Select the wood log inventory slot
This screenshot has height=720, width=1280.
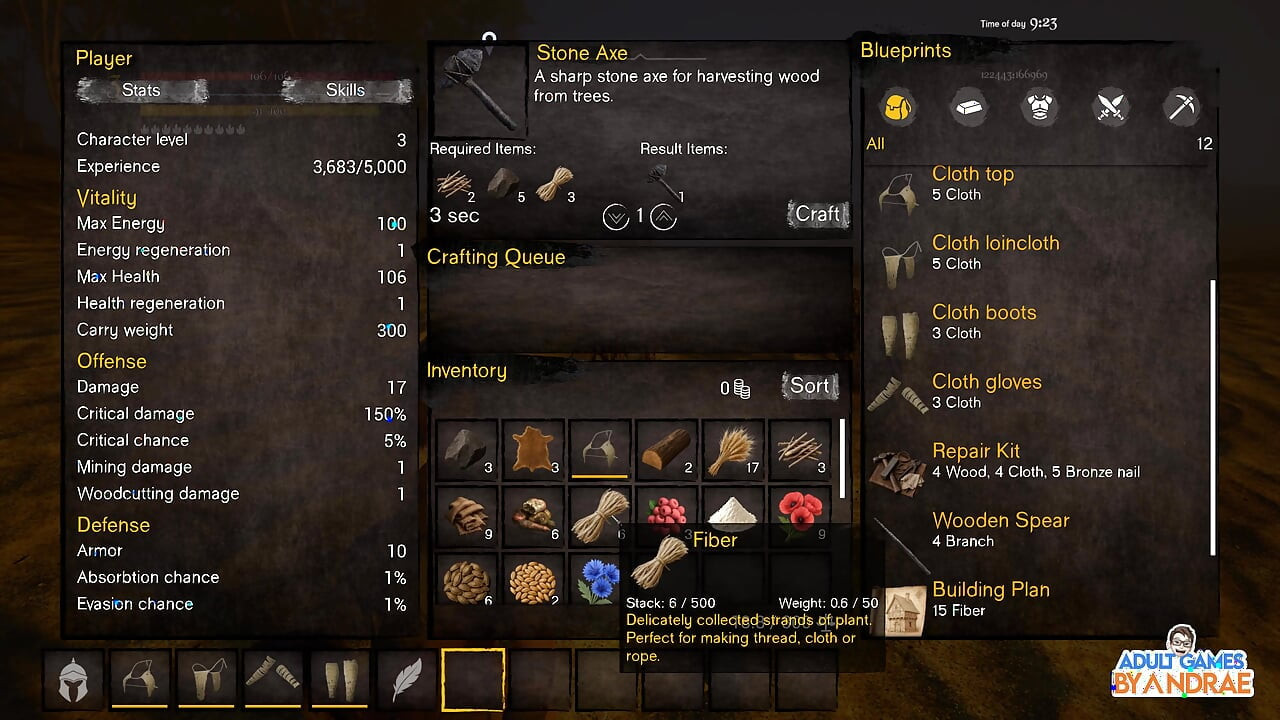667,450
